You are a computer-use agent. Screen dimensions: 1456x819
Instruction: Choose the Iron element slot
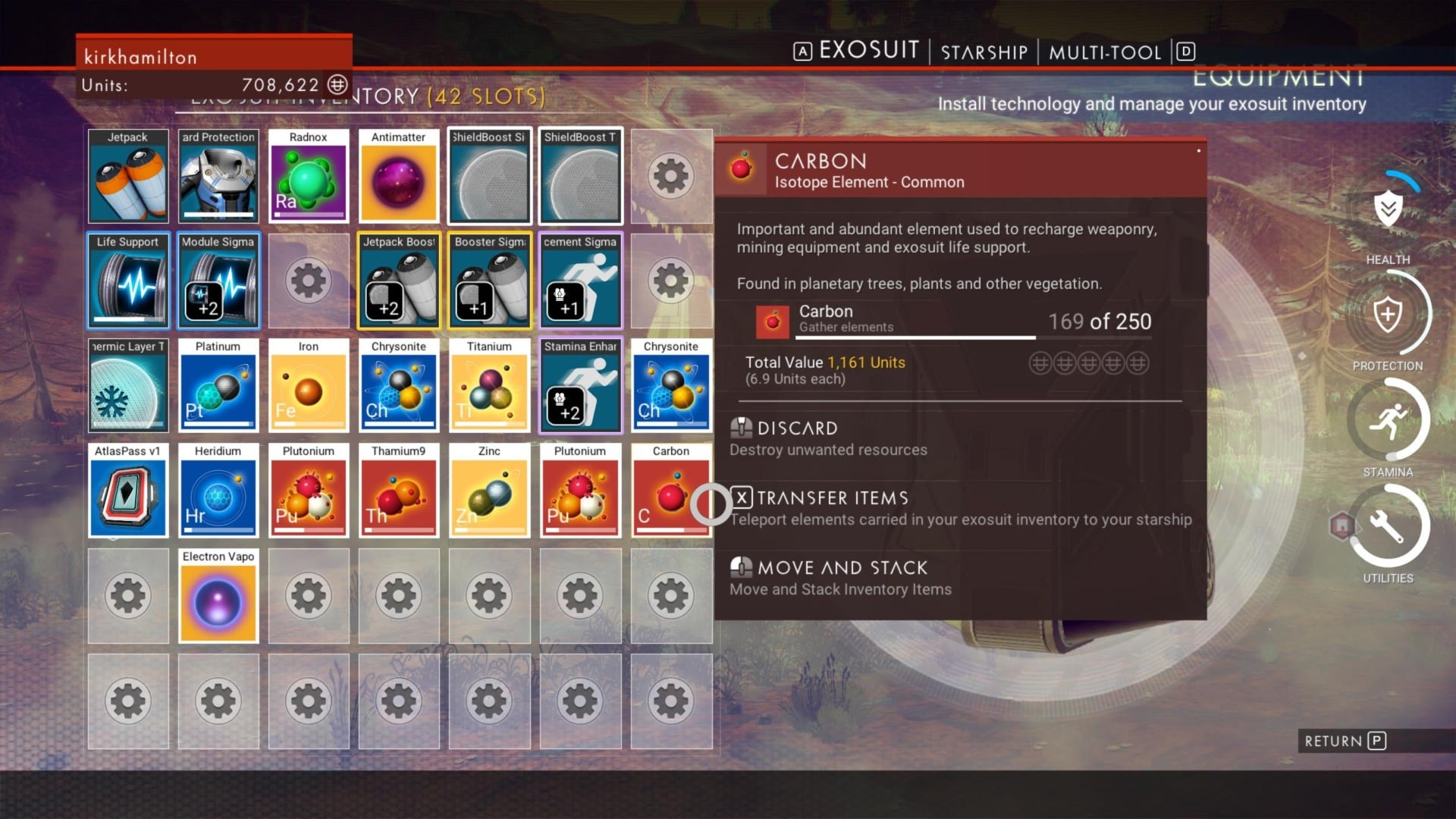pyautogui.click(x=309, y=386)
